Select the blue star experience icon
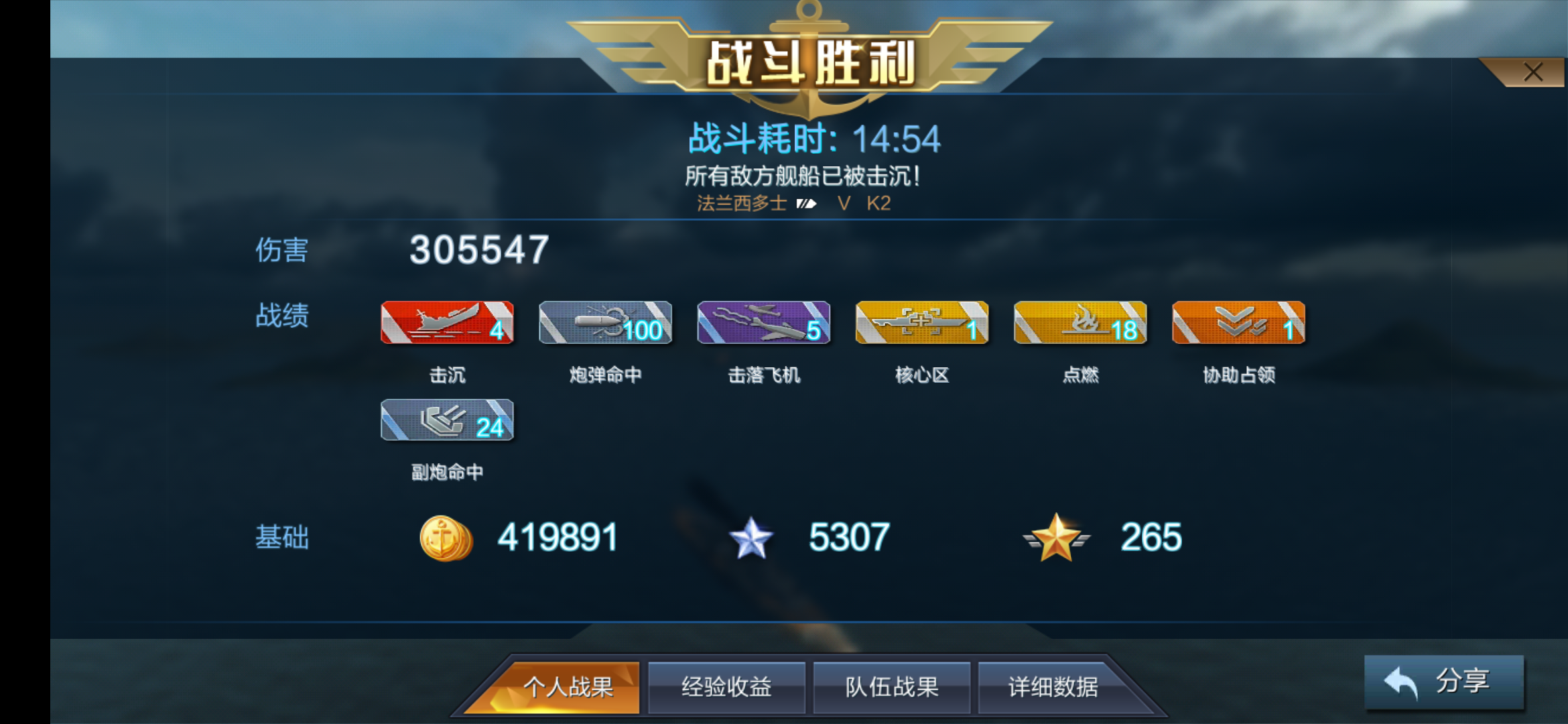The image size is (1568, 724). point(750,536)
